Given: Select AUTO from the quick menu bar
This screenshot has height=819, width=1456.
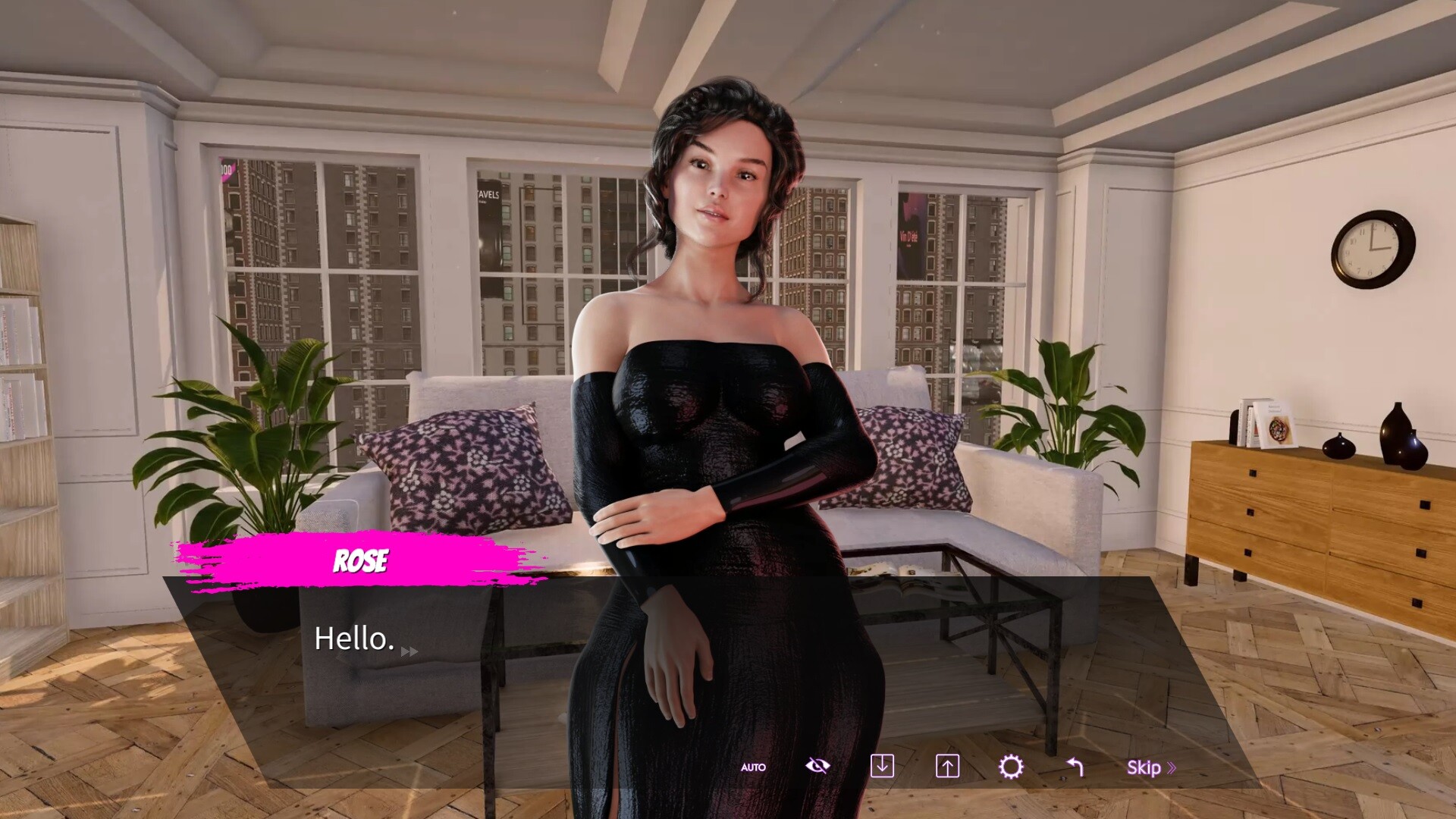Looking at the screenshot, I should click(752, 767).
